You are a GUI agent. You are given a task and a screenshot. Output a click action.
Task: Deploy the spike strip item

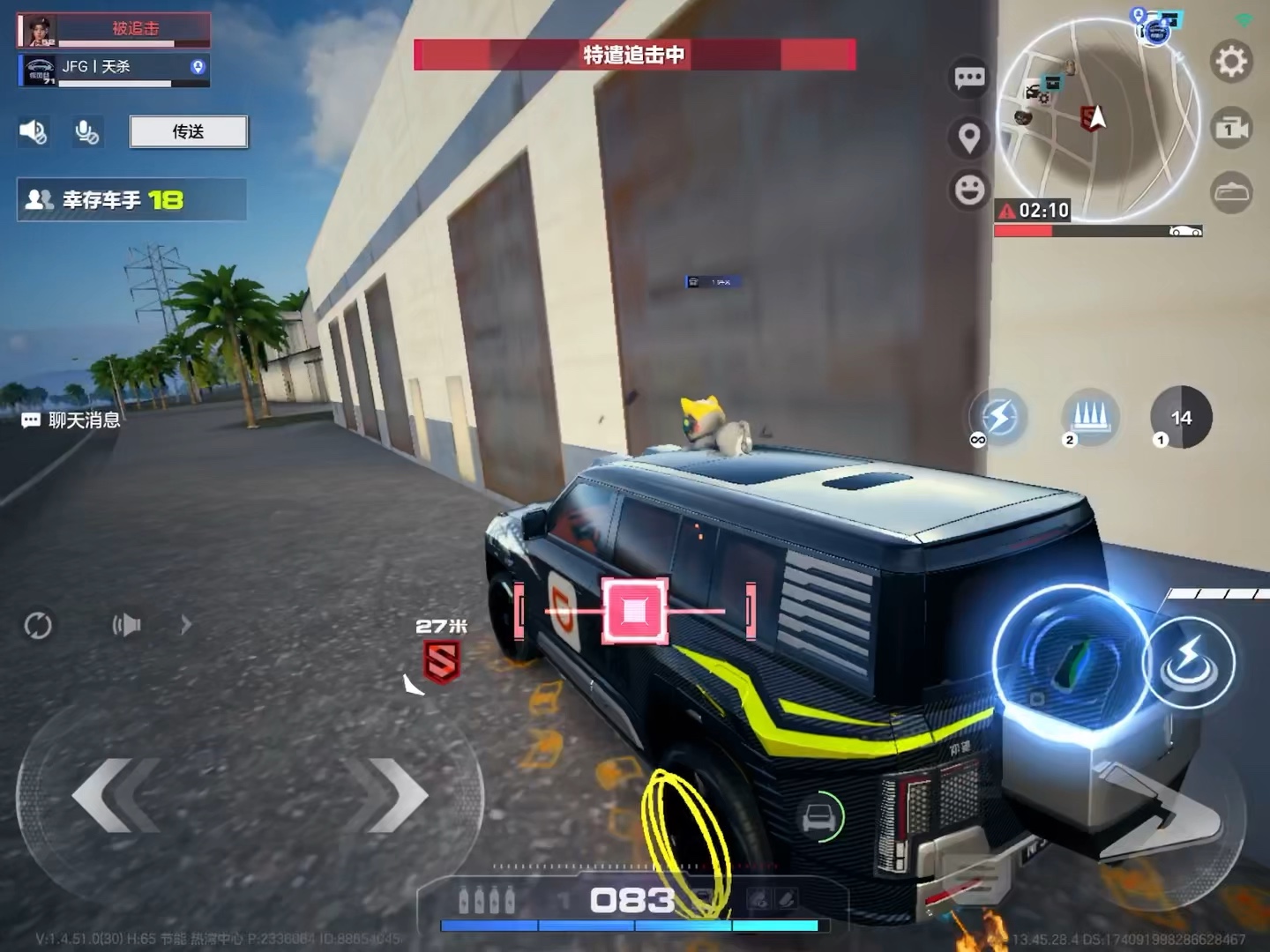pyautogui.click(x=1090, y=415)
